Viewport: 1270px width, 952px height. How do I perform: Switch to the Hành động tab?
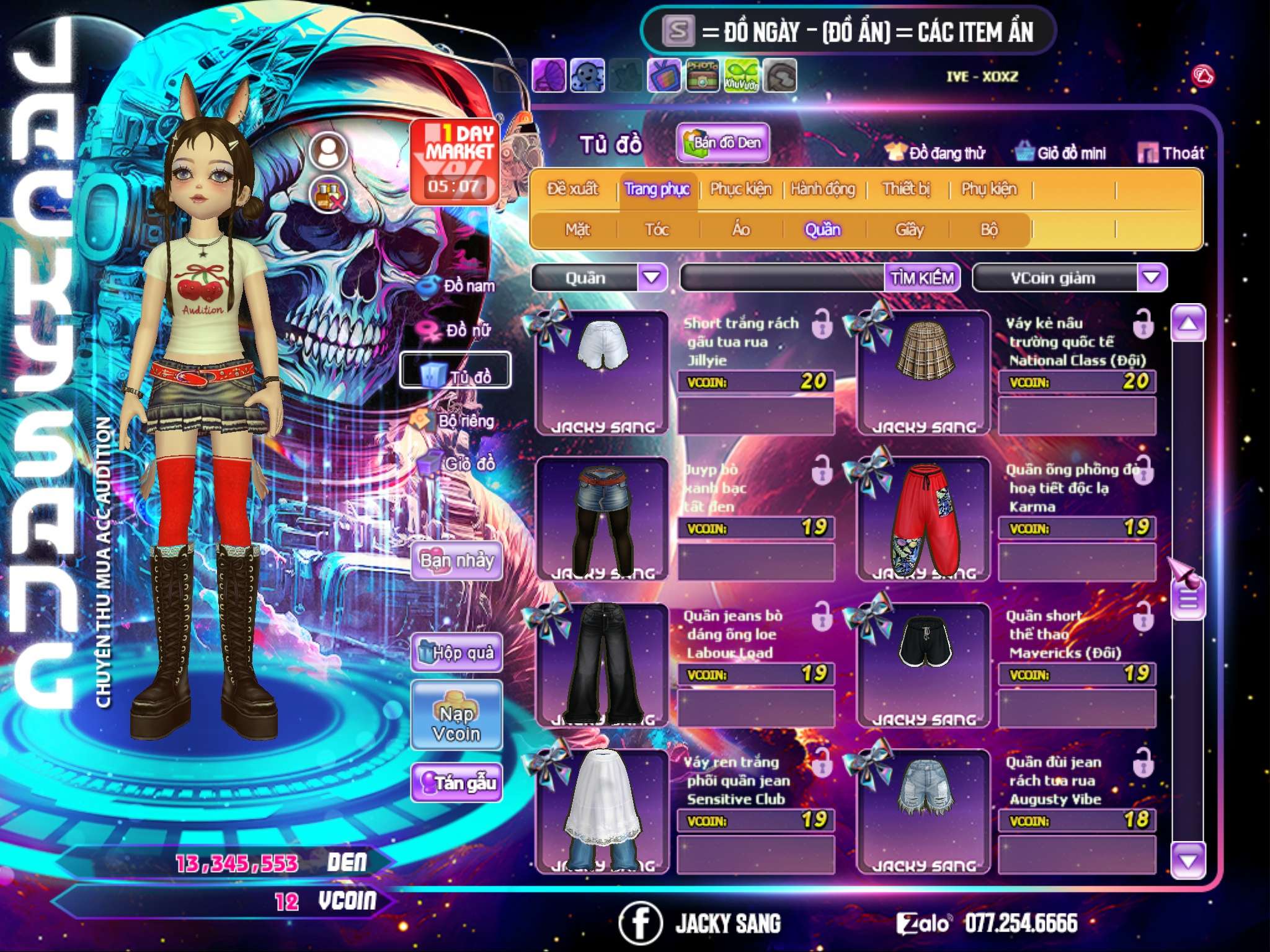[x=823, y=189]
